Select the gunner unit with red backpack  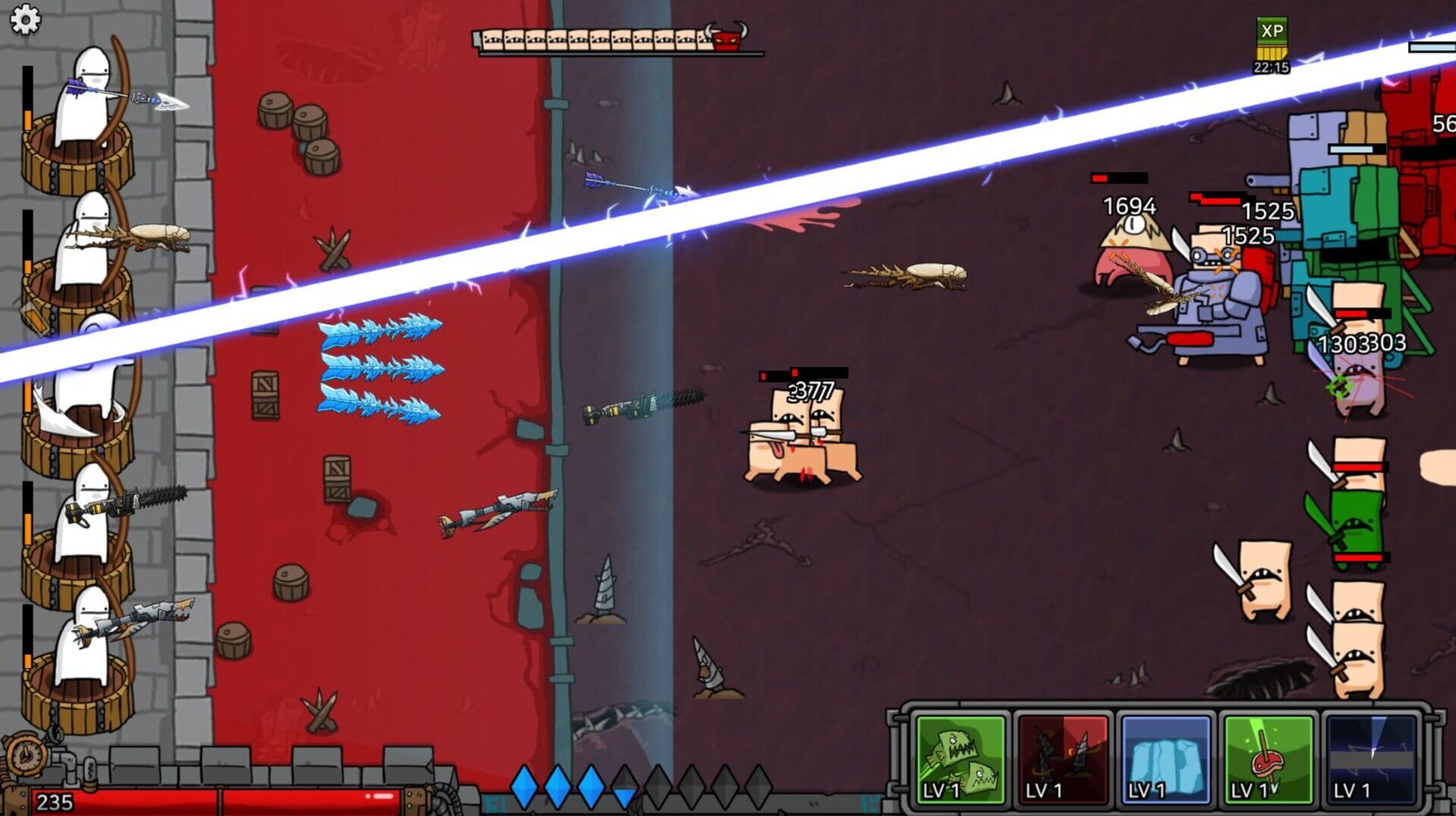click(x=1218, y=303)
